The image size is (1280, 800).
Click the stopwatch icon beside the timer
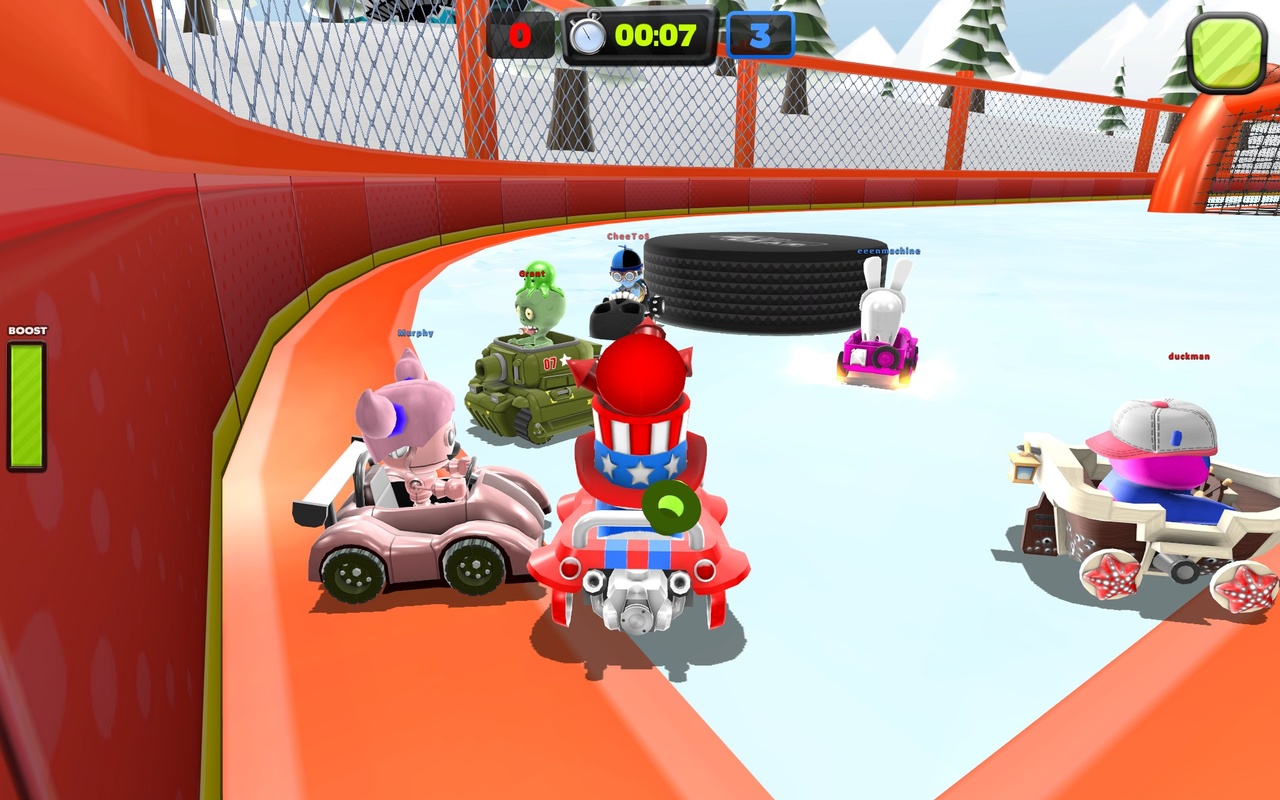[588, 34]
